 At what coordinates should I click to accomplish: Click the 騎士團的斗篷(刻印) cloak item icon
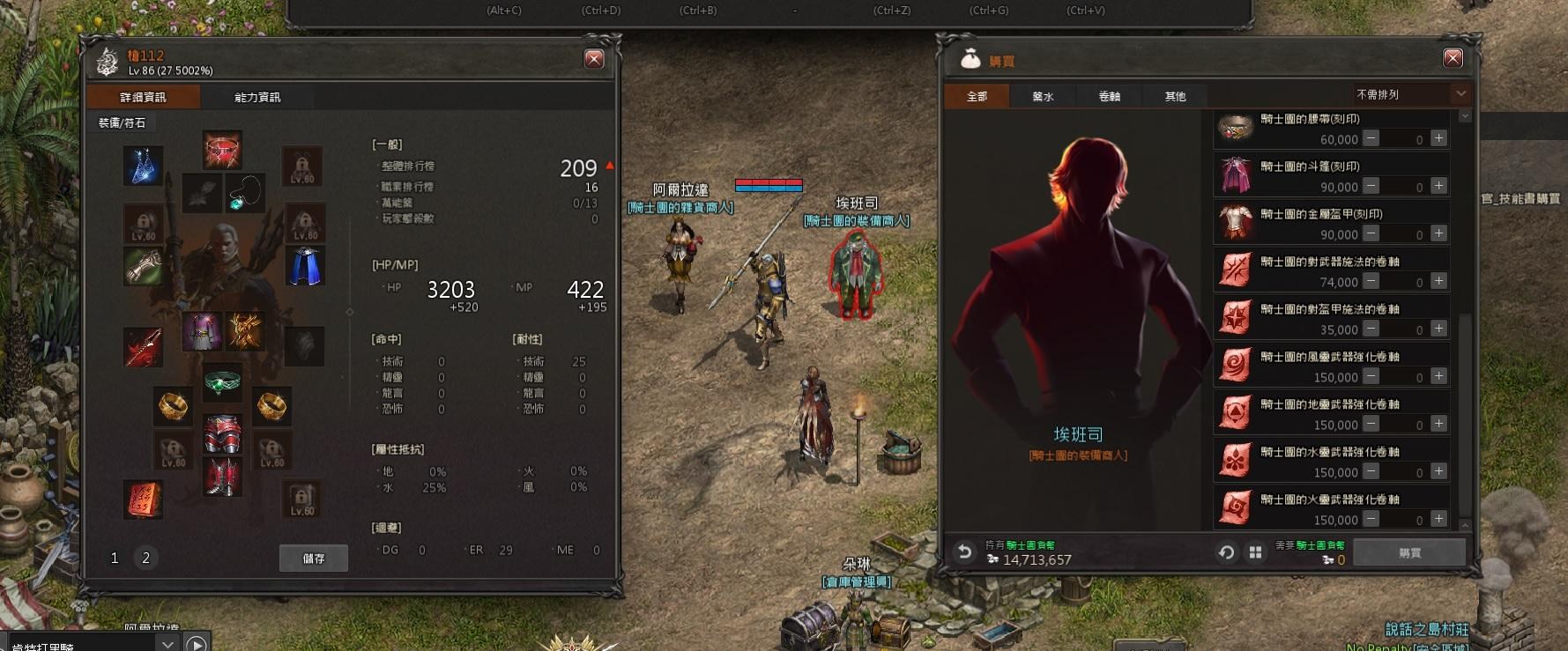(x=1234, y=174)
